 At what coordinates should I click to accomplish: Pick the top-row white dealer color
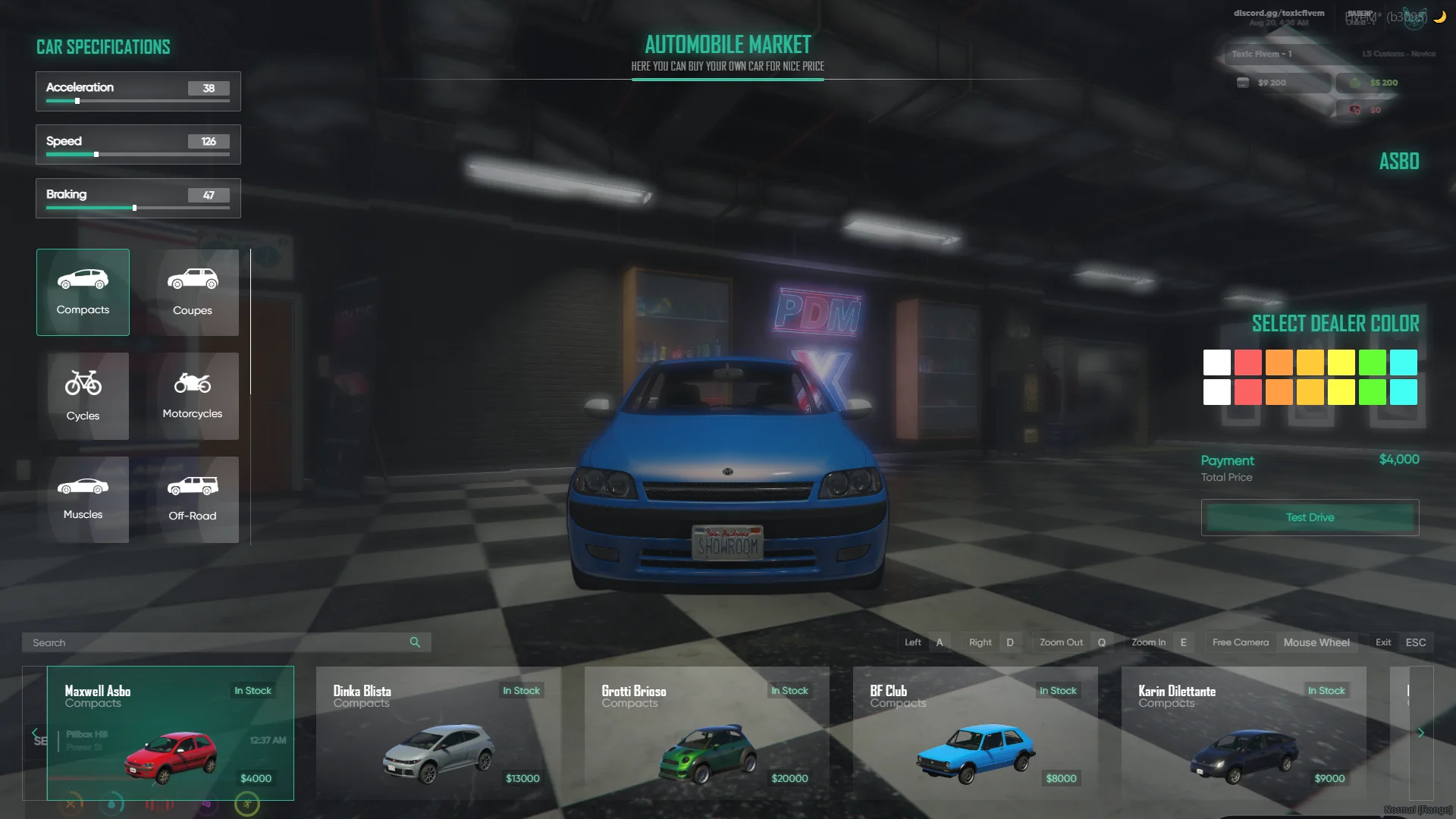click(1217, 362)
